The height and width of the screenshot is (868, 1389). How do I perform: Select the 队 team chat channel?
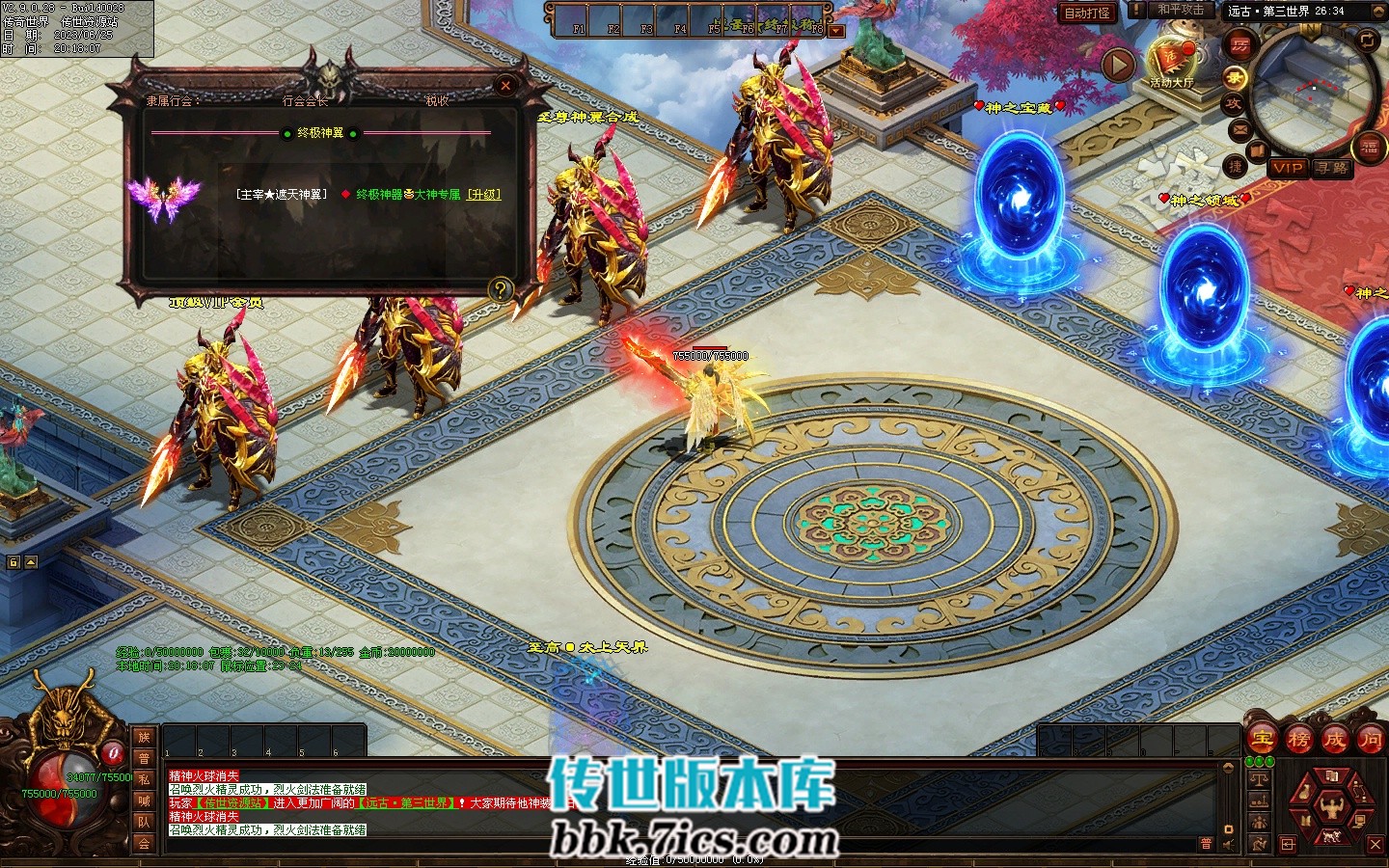(144, 822)
